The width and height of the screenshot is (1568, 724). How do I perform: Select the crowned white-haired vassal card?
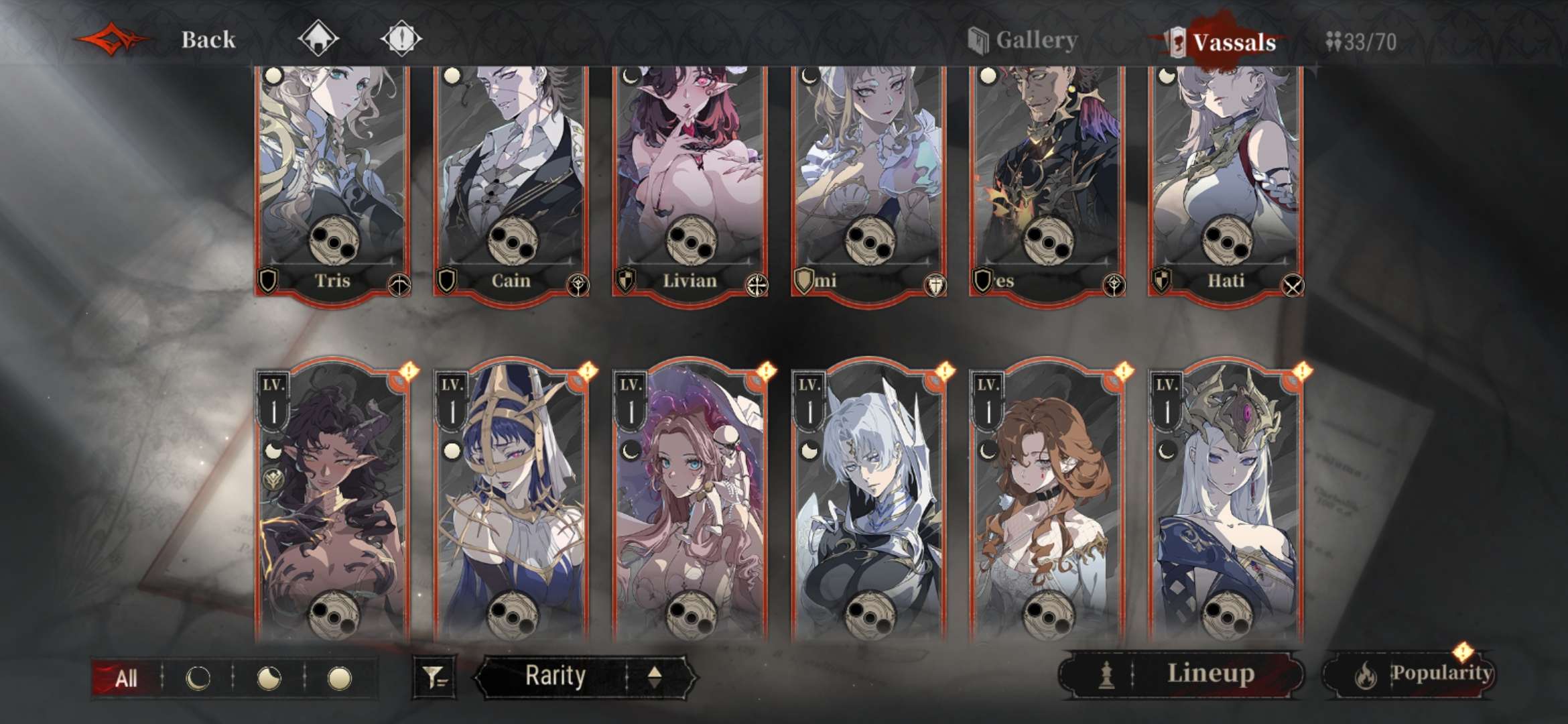pyautogui.click(x=1226, y=503)
